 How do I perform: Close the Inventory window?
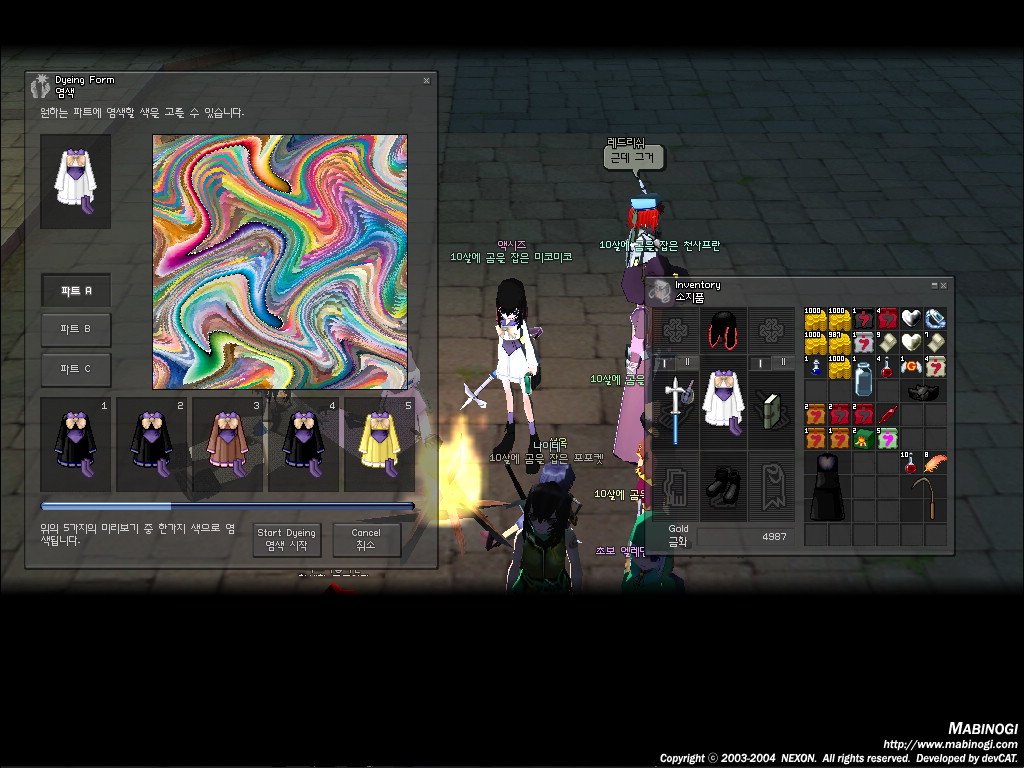tap(943, 285)
